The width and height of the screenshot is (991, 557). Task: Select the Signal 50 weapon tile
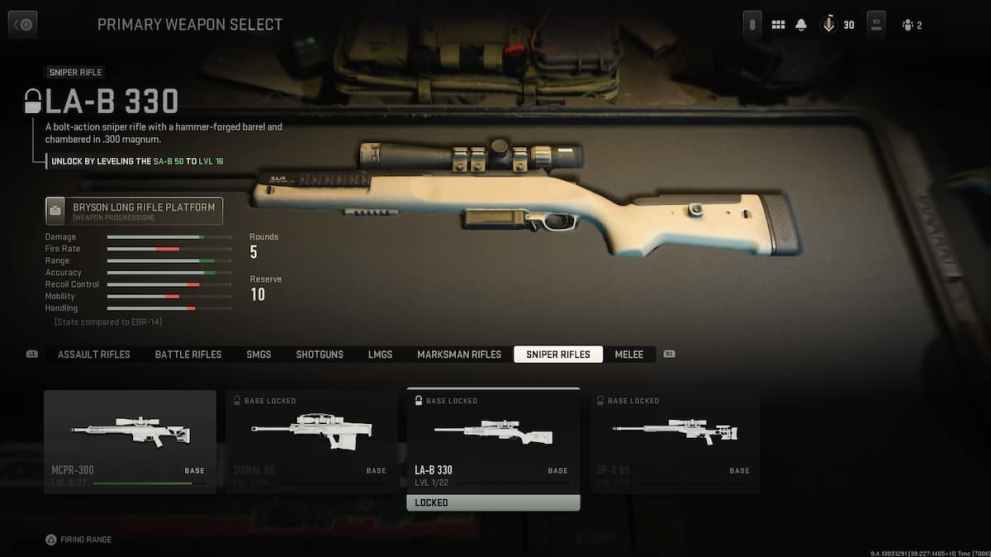[x=311, y=441]
